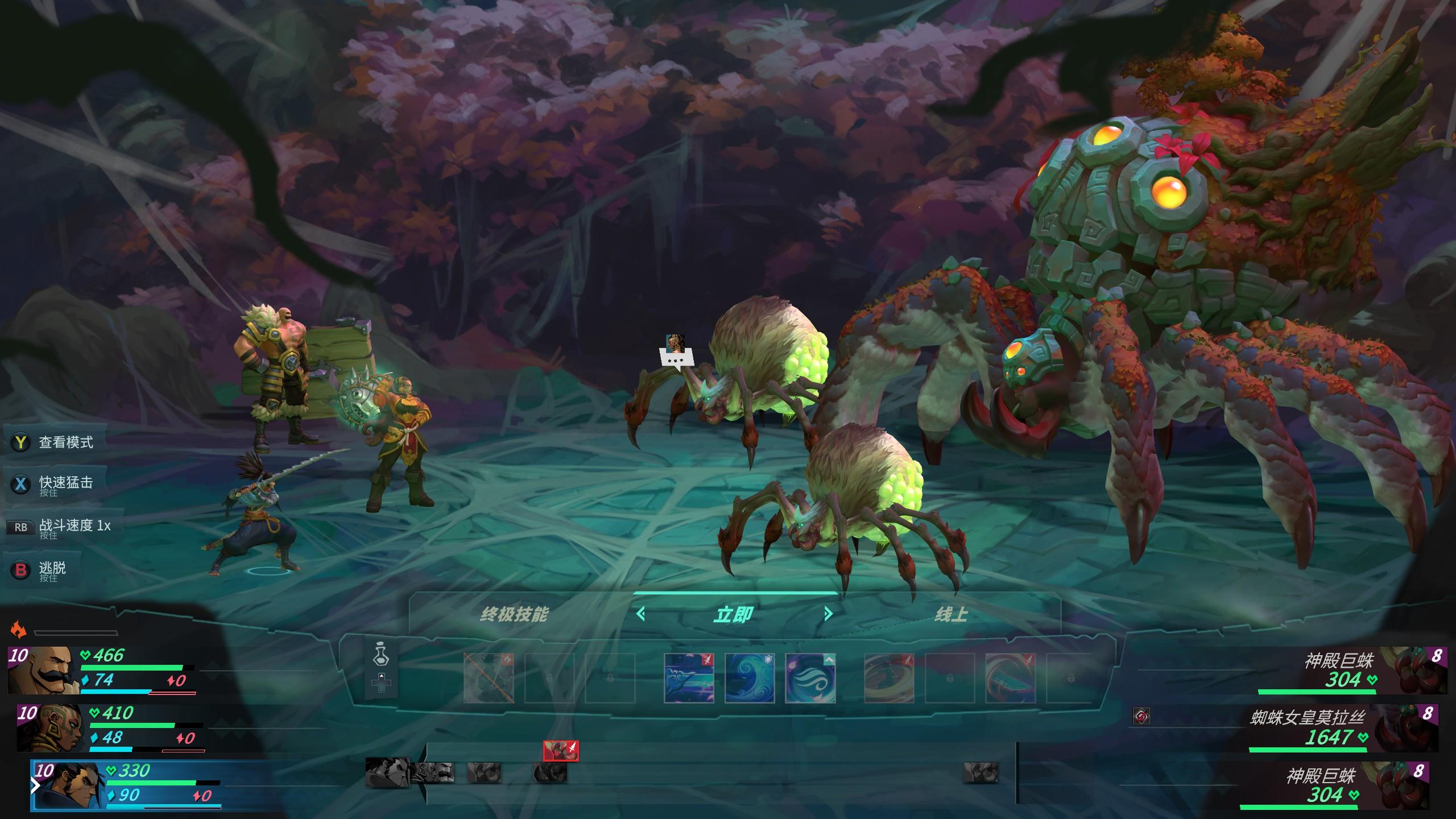Image resolution: width=1456 pixels, height=819 pixels.
Task: Choose the blade whirlwind lane ability
Action: [1010, 678]
